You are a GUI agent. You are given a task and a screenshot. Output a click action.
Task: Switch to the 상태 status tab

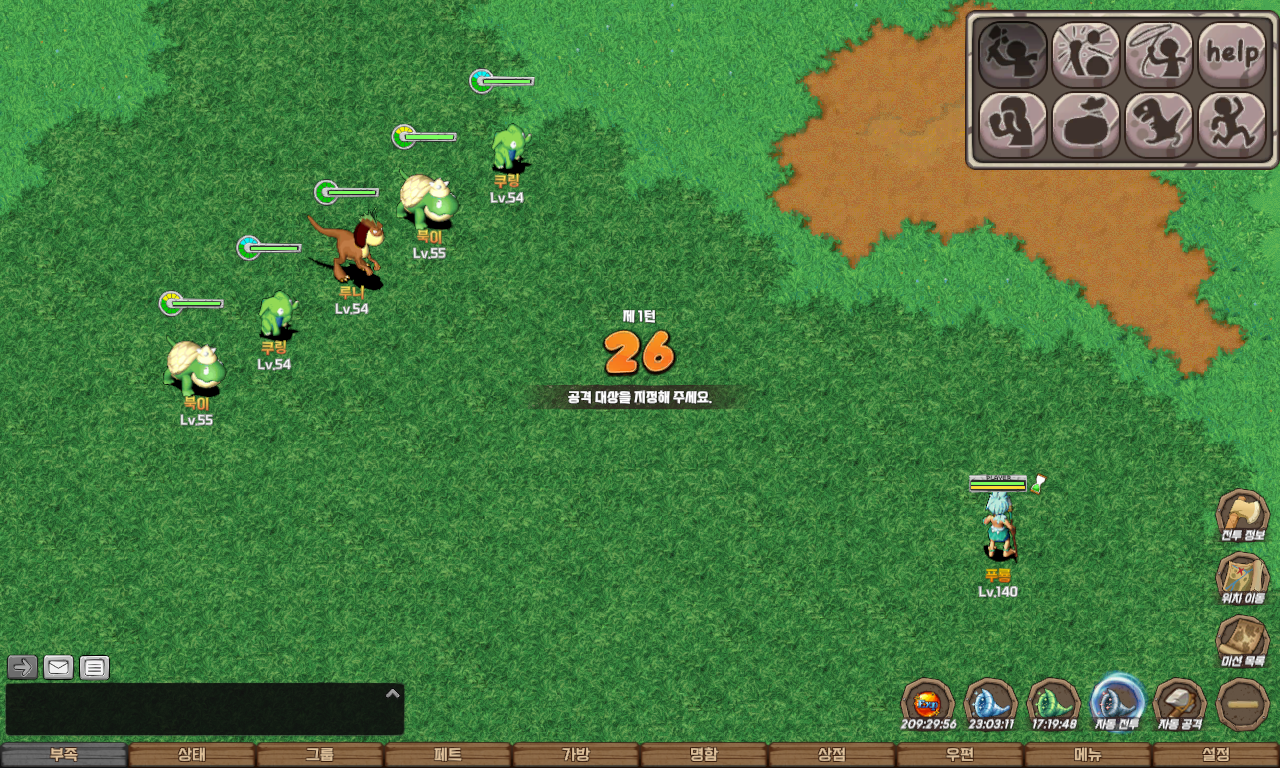[x=192, y=755]
